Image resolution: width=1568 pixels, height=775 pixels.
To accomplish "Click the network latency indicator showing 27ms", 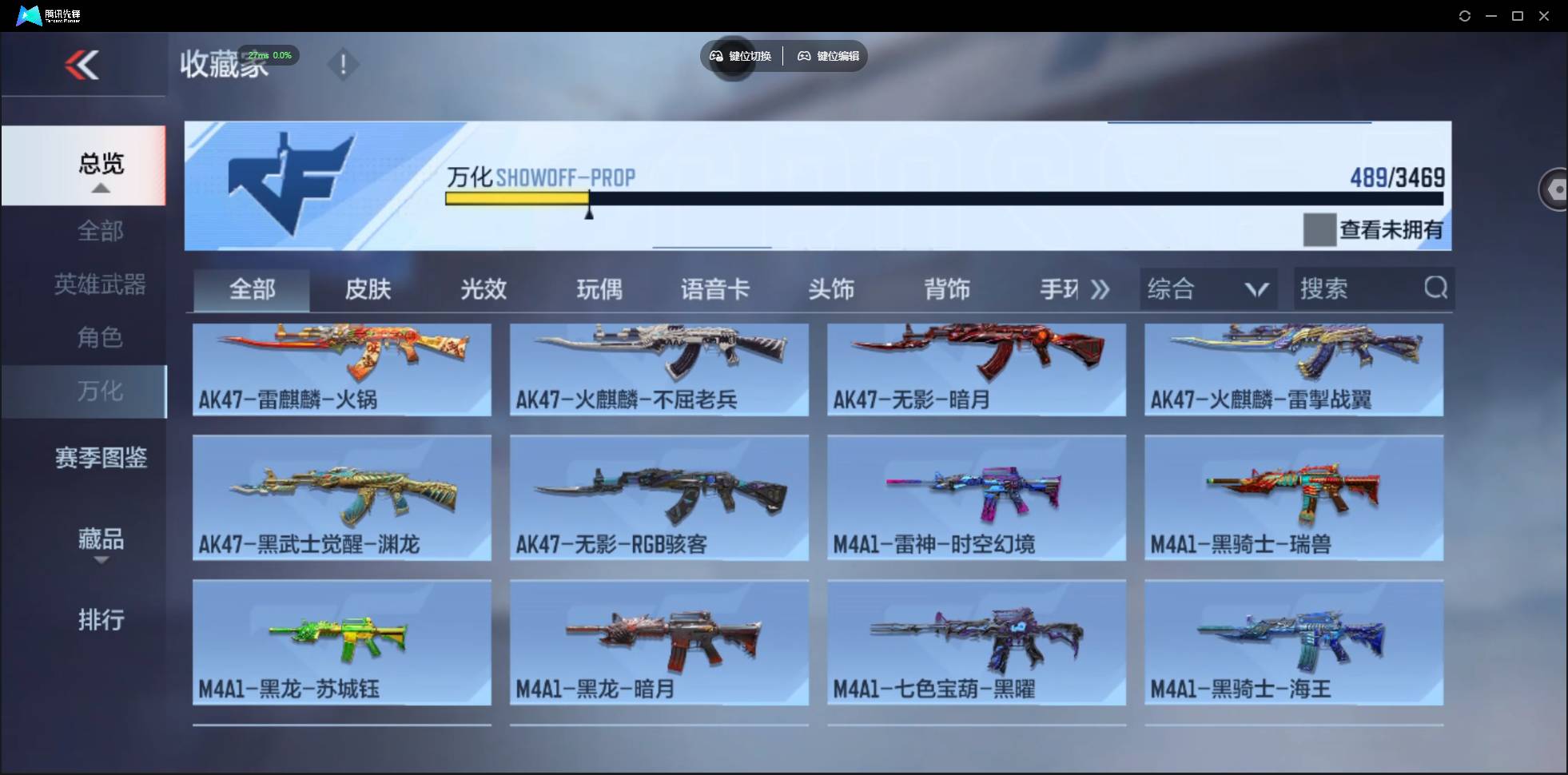I will (x=269, y=55).
